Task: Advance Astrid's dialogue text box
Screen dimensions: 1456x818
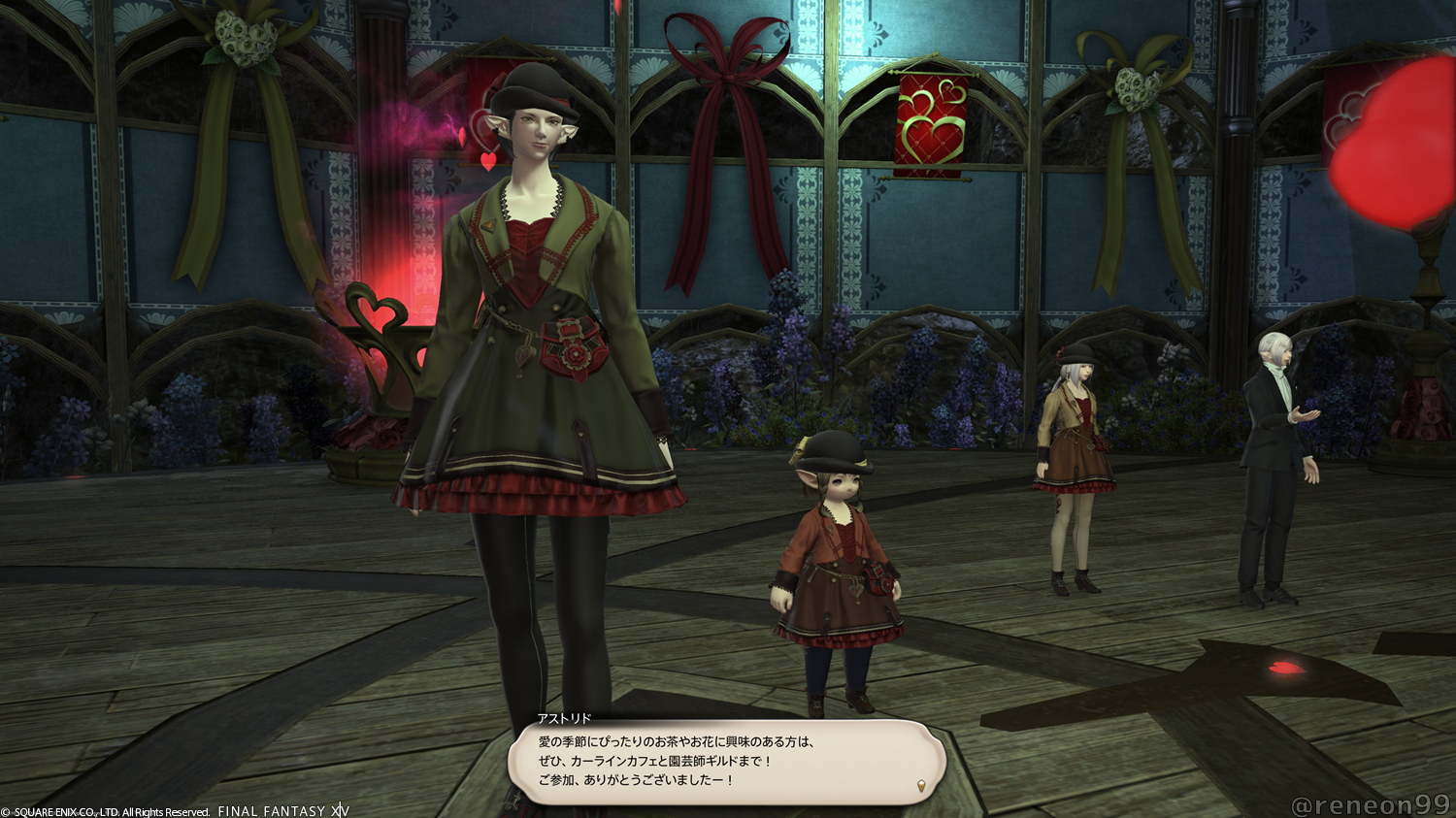Action: pyautogui.click(x=726, y=762)
